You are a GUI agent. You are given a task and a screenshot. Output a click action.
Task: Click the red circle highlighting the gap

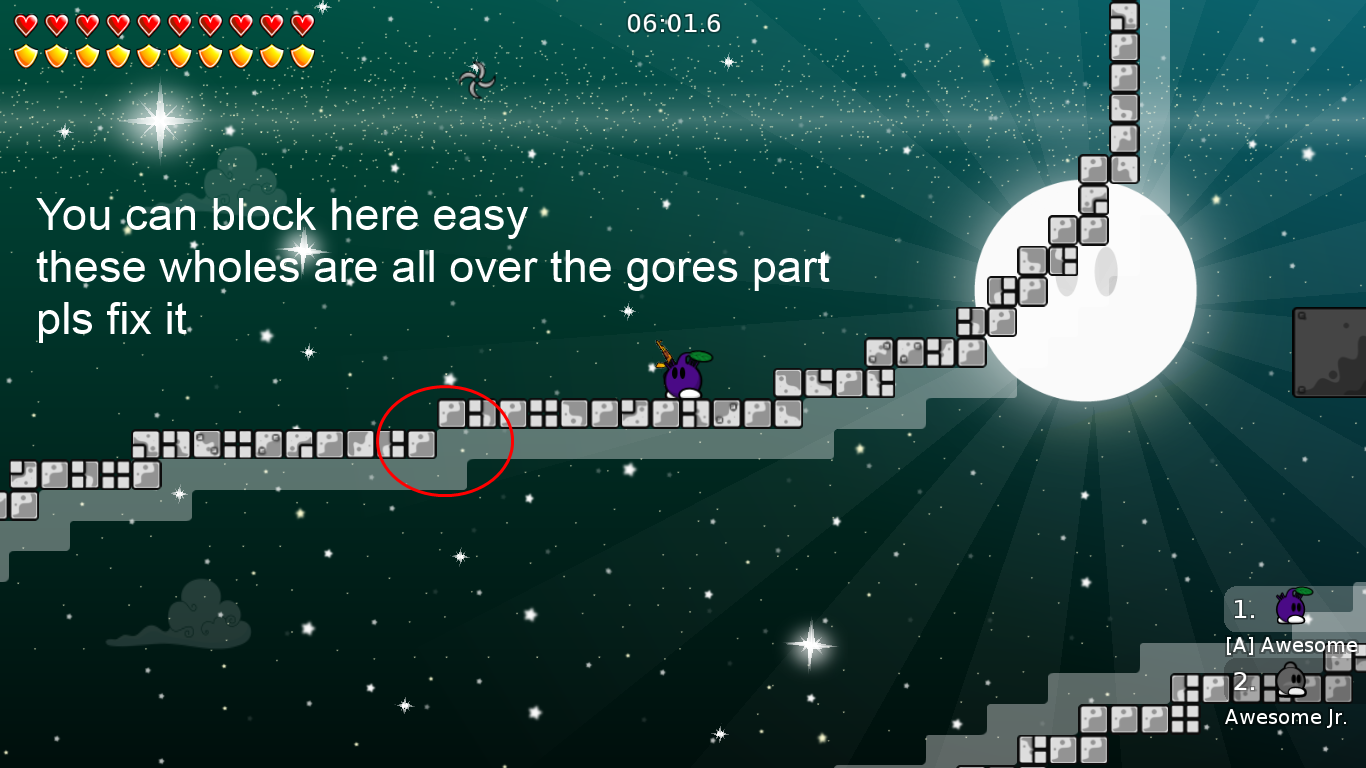(x=445, y=440)
